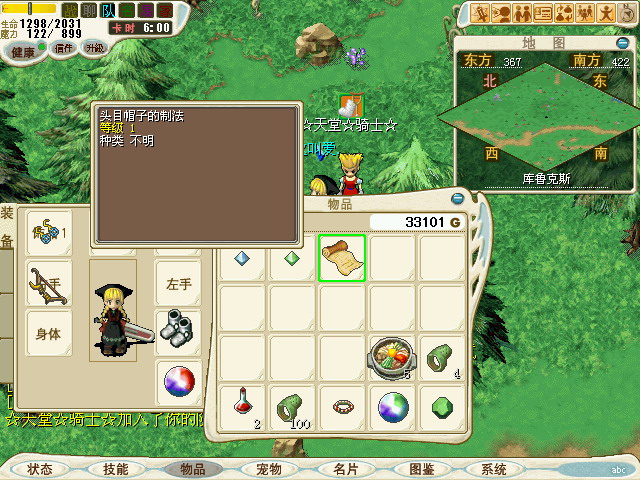Open the 宠物 pets tab
The height and width of the screenshot is (480, 640).
click(x=268, y=469)
